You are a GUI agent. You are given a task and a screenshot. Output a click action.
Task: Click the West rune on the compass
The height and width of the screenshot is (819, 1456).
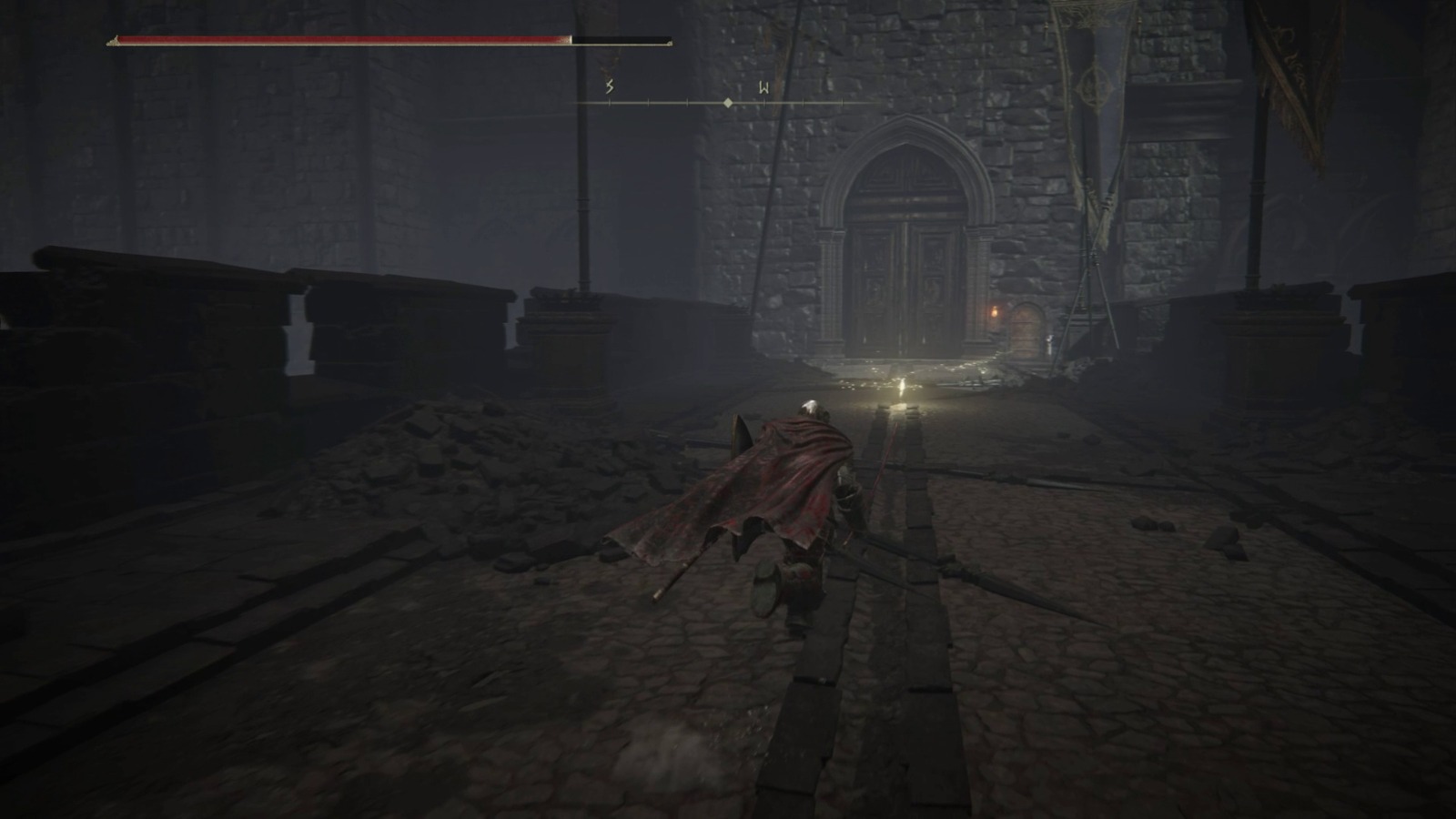pos(763,86)
